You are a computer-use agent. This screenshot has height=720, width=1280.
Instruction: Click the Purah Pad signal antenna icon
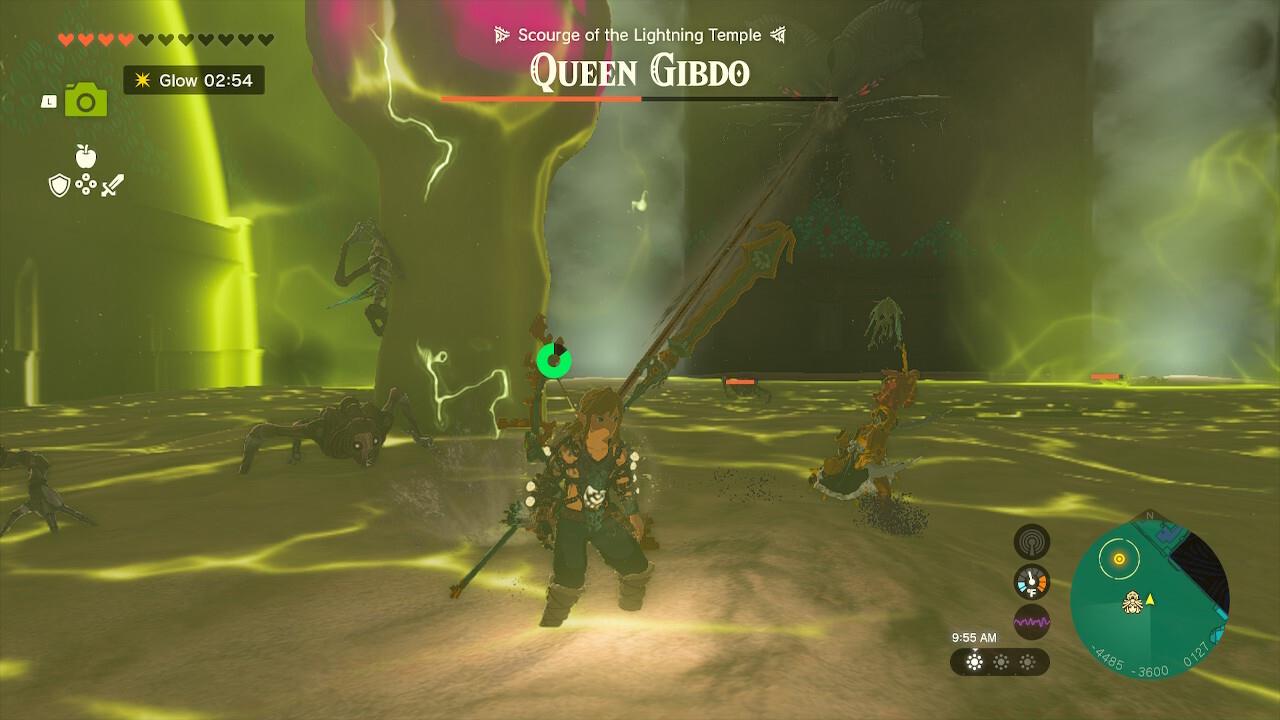pyautogui.click(x=1030, y=541)
